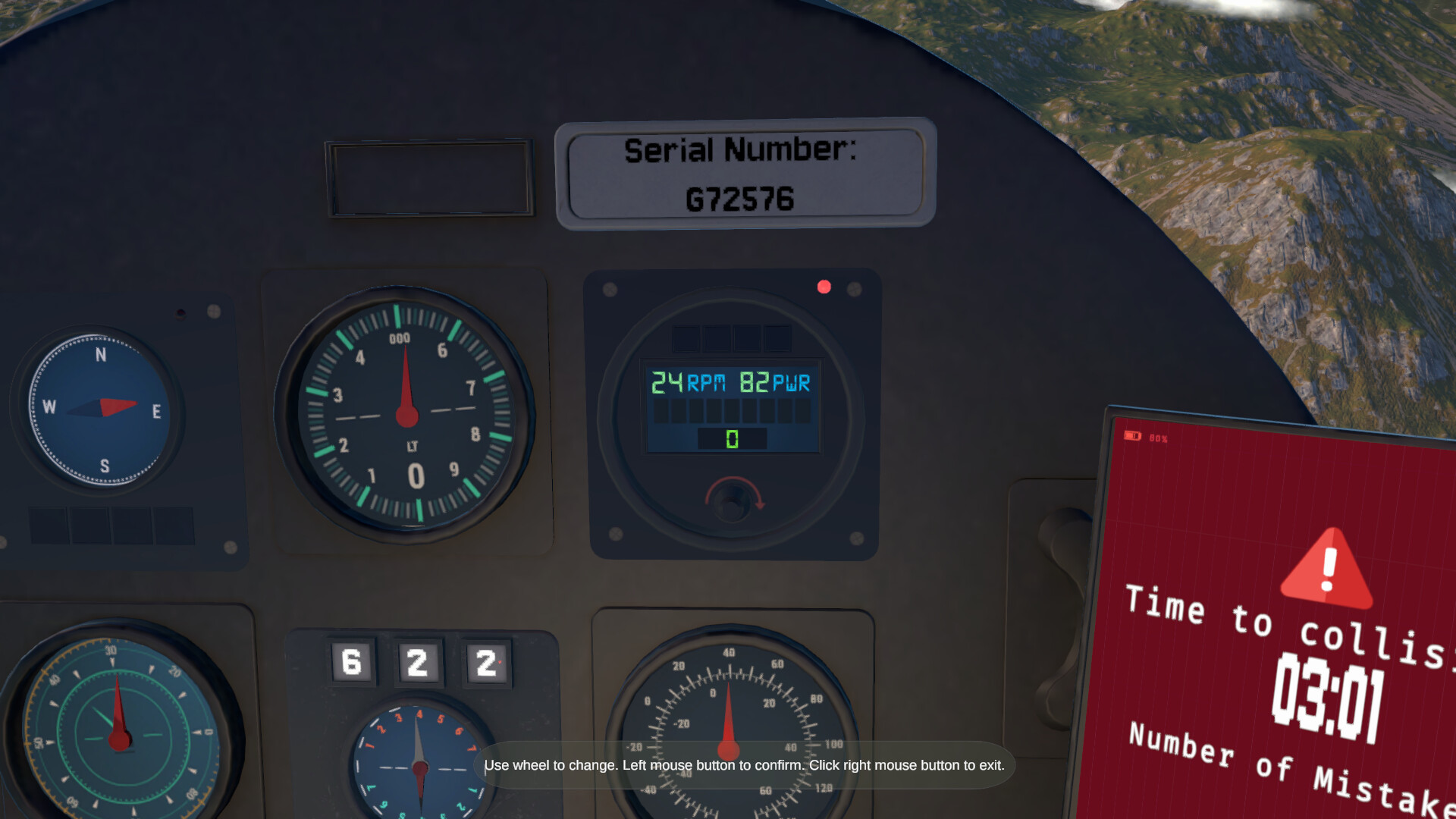Toggle the red indicator light on the RPM panel
The image size is (1456, 819).
click(824, 287)
